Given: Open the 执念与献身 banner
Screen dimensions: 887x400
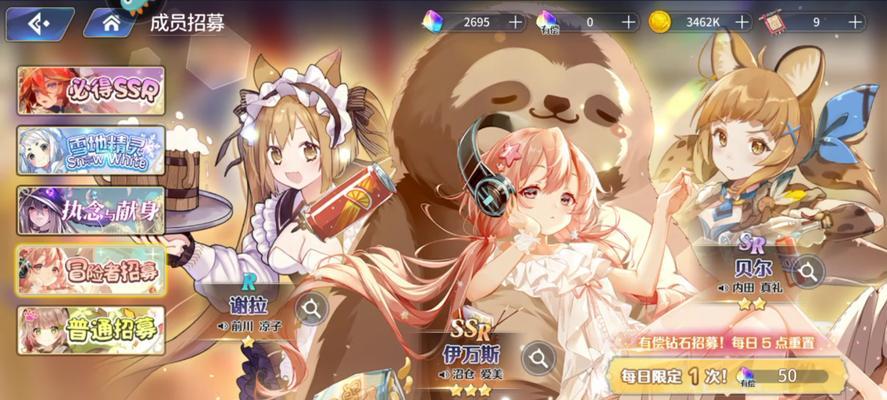Looking at the screenshot, I should pyautogui.click(x=90, y=210).
